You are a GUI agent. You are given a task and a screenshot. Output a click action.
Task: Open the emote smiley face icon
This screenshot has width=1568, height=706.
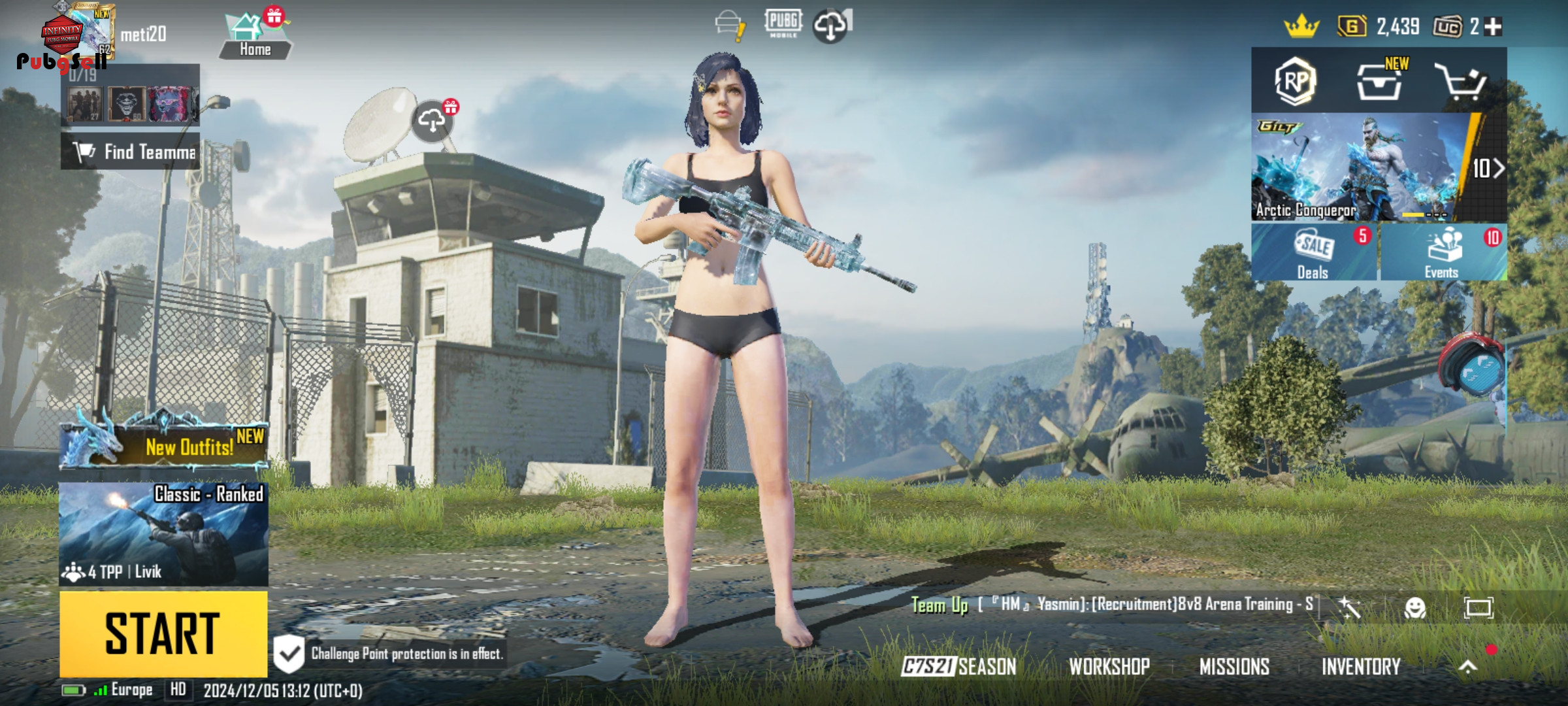(1414, 608)
